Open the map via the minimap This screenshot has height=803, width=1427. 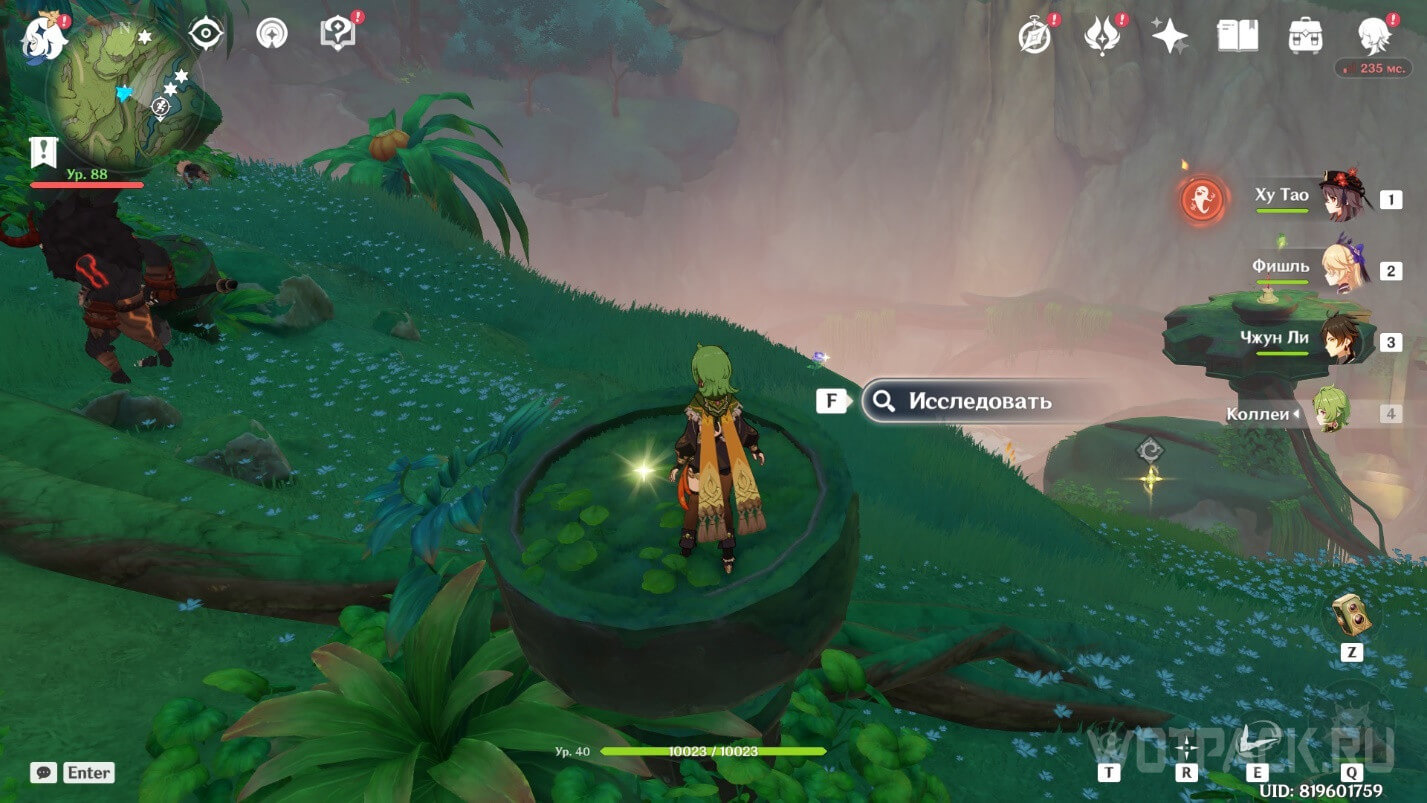[x=124, y=96]
